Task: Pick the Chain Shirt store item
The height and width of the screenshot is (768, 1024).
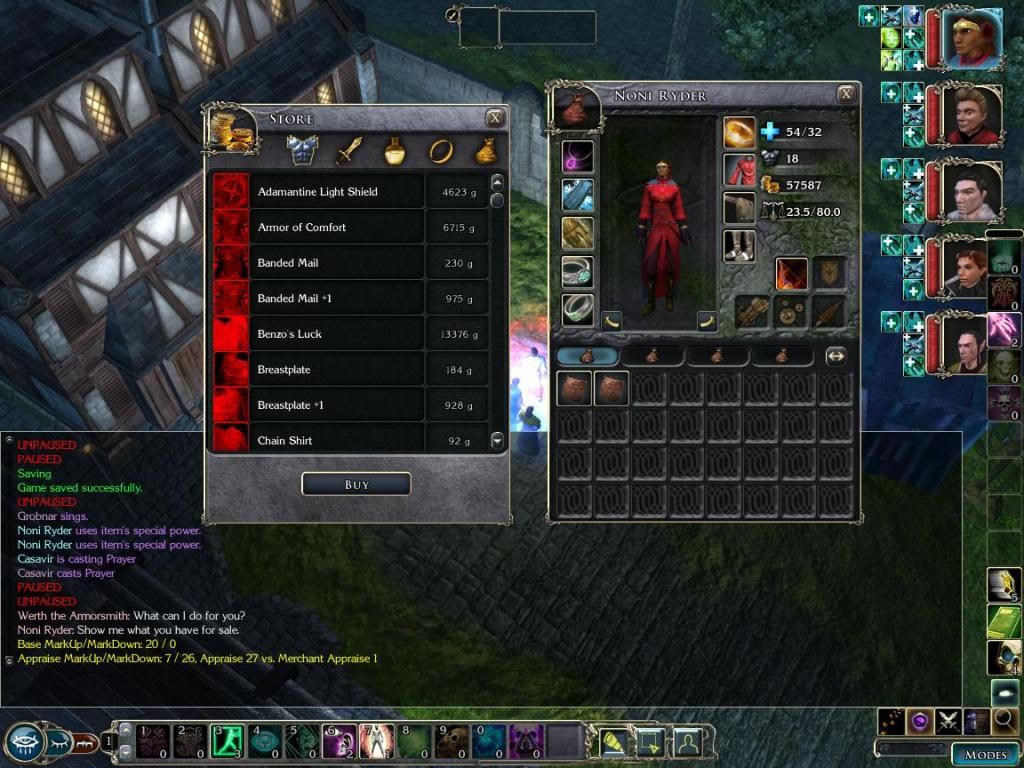Action: (x=285, y=440)
